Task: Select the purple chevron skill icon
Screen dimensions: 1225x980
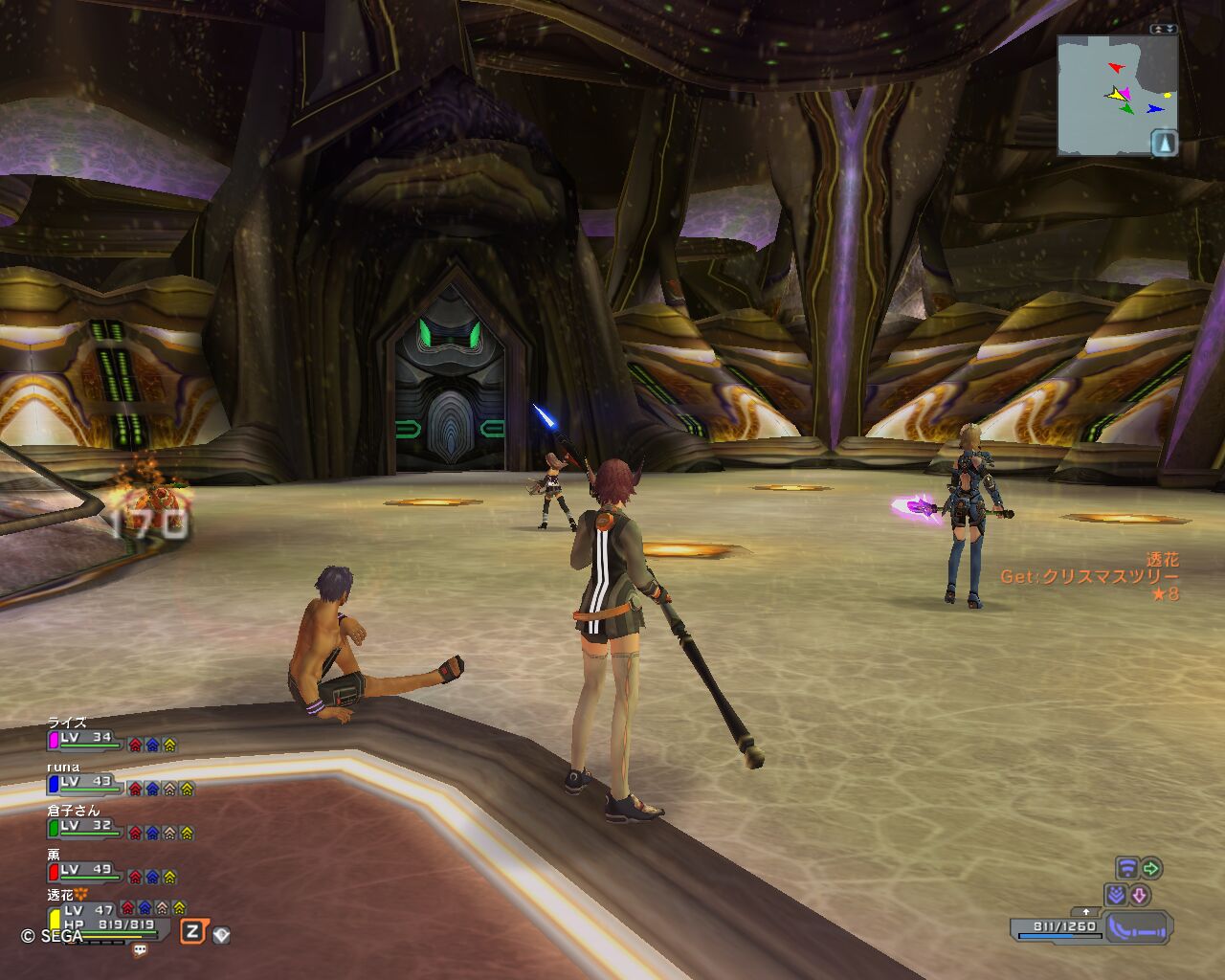Action: (x=1115, y=895)
